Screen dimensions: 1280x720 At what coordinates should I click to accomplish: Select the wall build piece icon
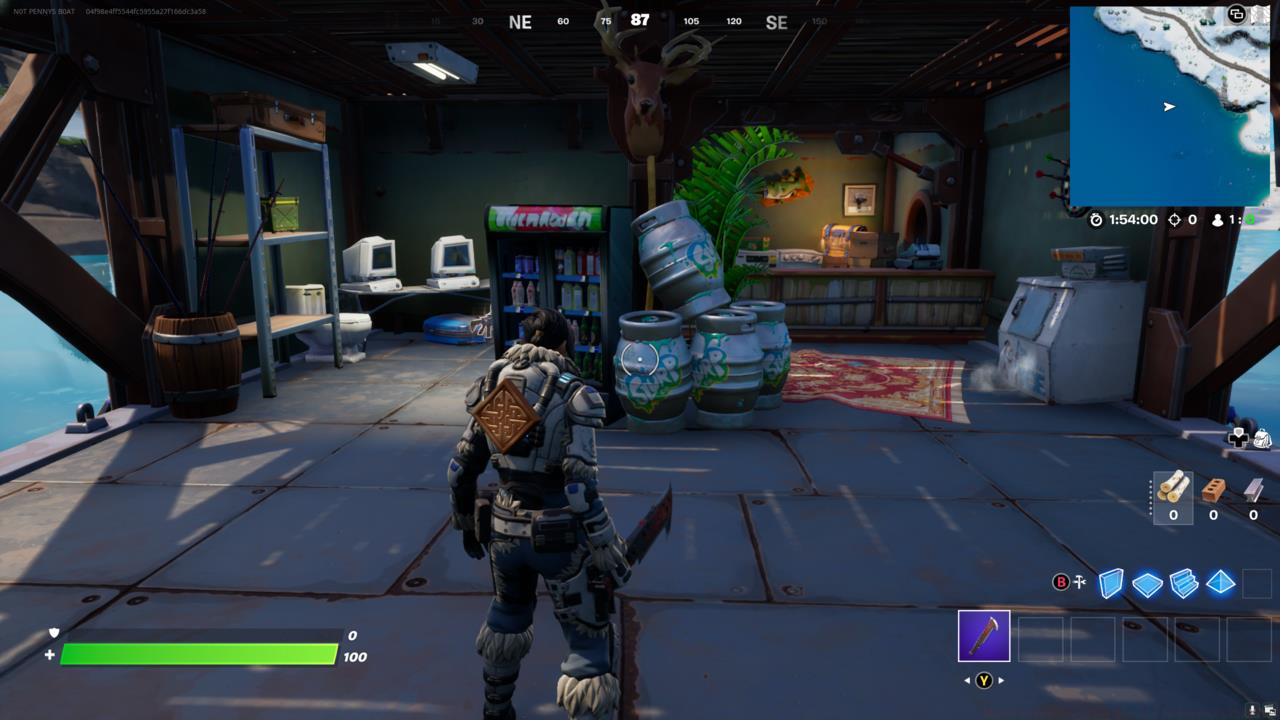coord(1110,582)
